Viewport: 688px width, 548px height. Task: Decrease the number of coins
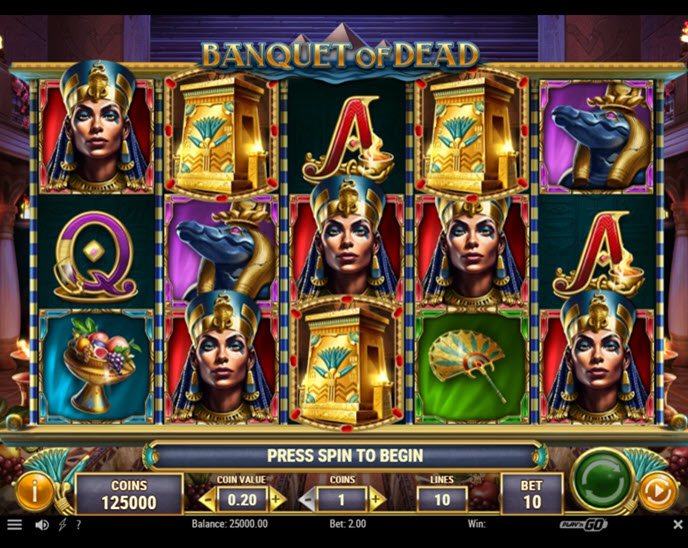pos(308,499)
